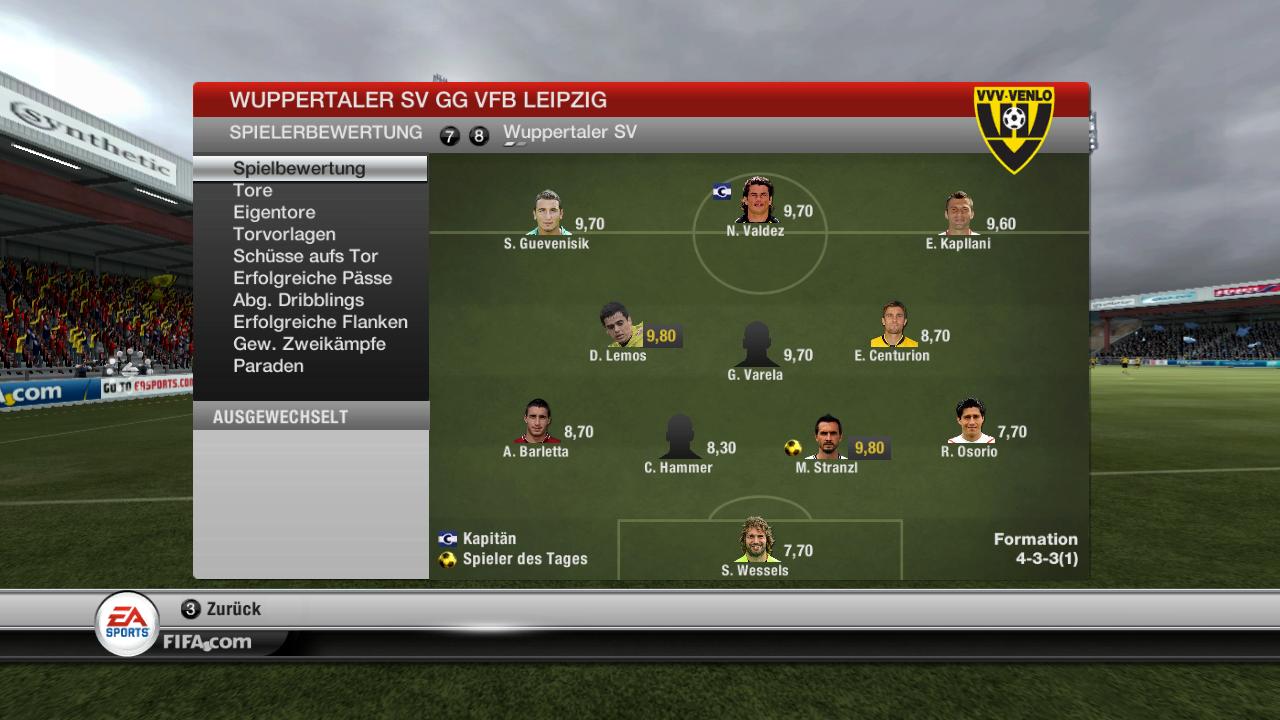Select D. Lemos player portrait

621,325
